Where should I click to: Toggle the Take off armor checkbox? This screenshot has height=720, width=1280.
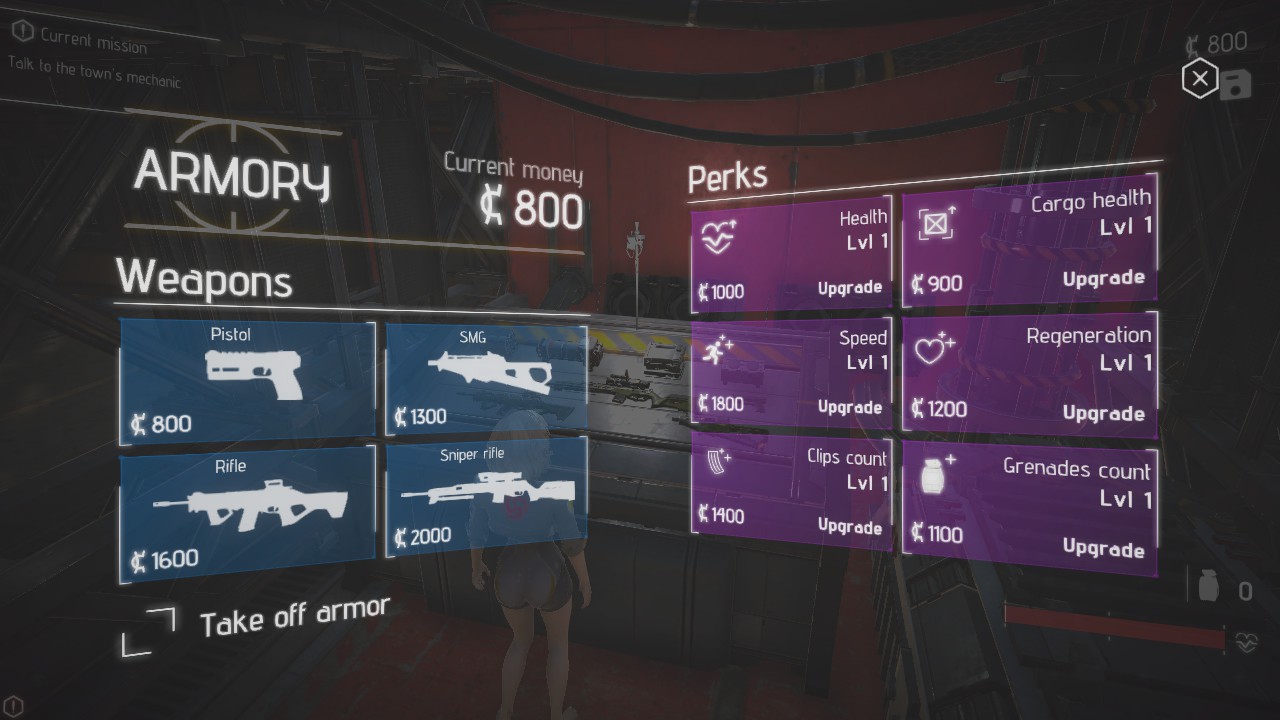click(149, 631)
